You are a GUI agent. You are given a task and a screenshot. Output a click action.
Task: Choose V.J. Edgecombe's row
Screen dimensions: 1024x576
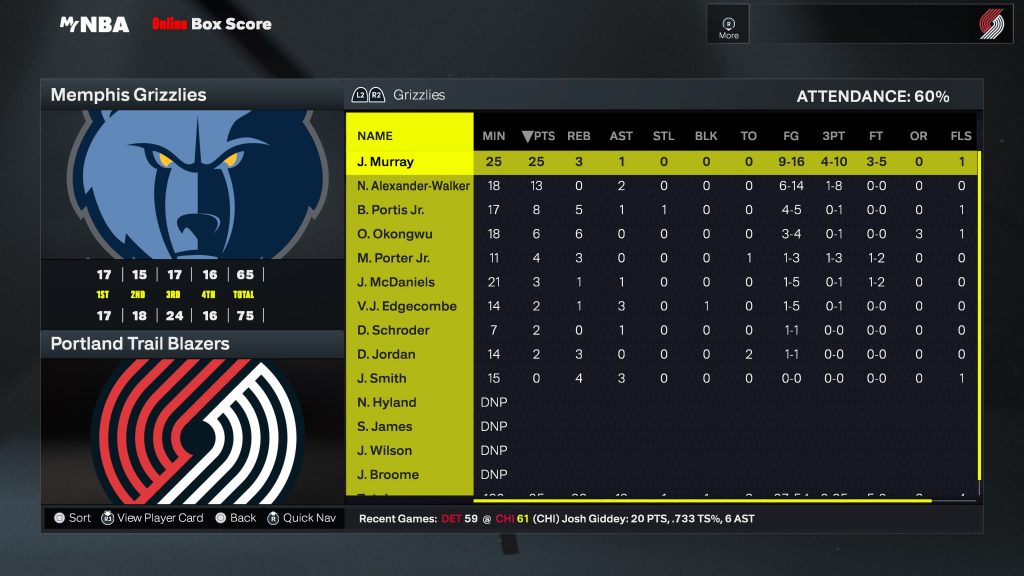coord(407,306)
